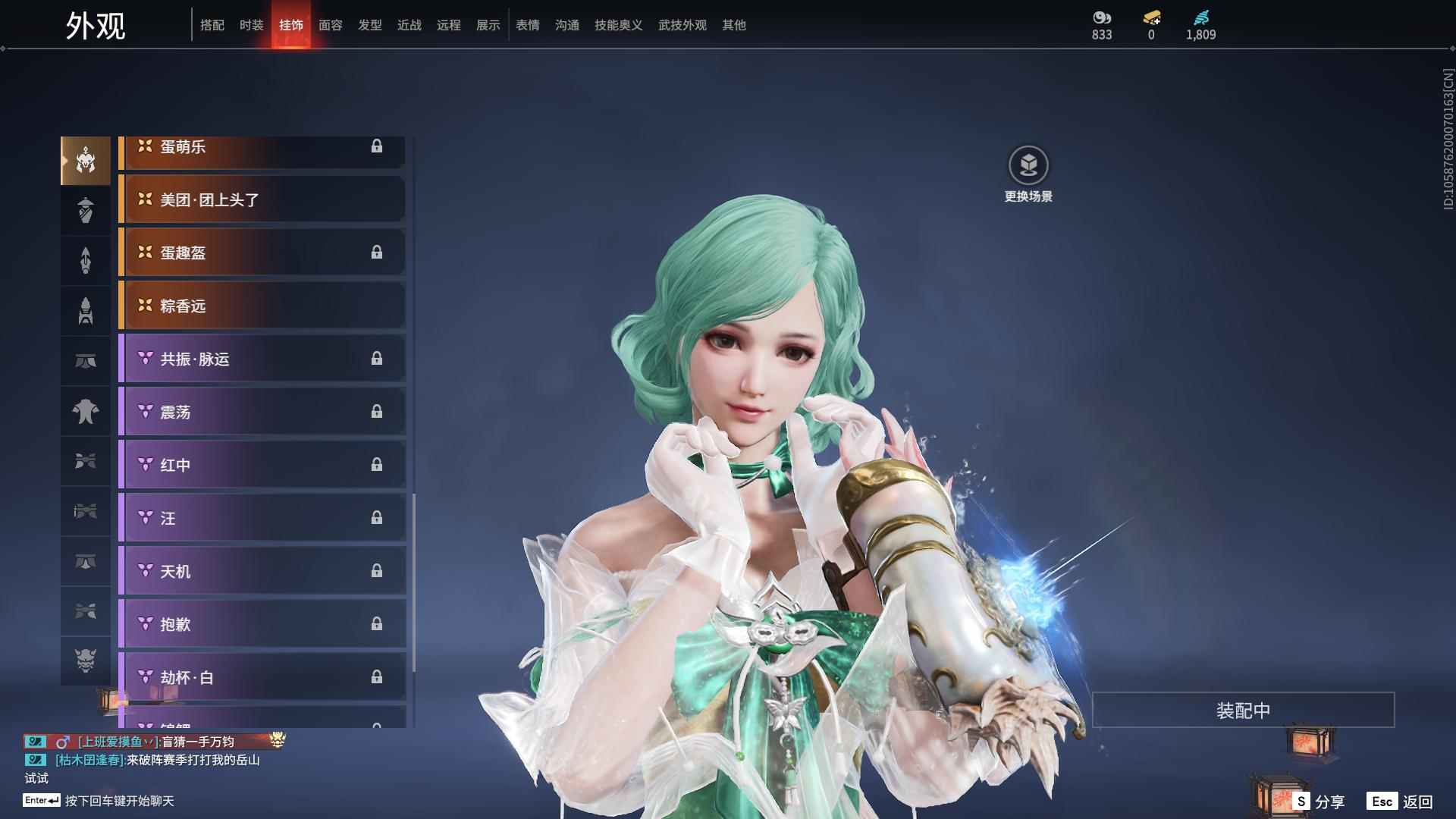Select the 面容 tab
Image resolution: width=1456 pixels, height=819 pixels.
click(x=330, y=25)
